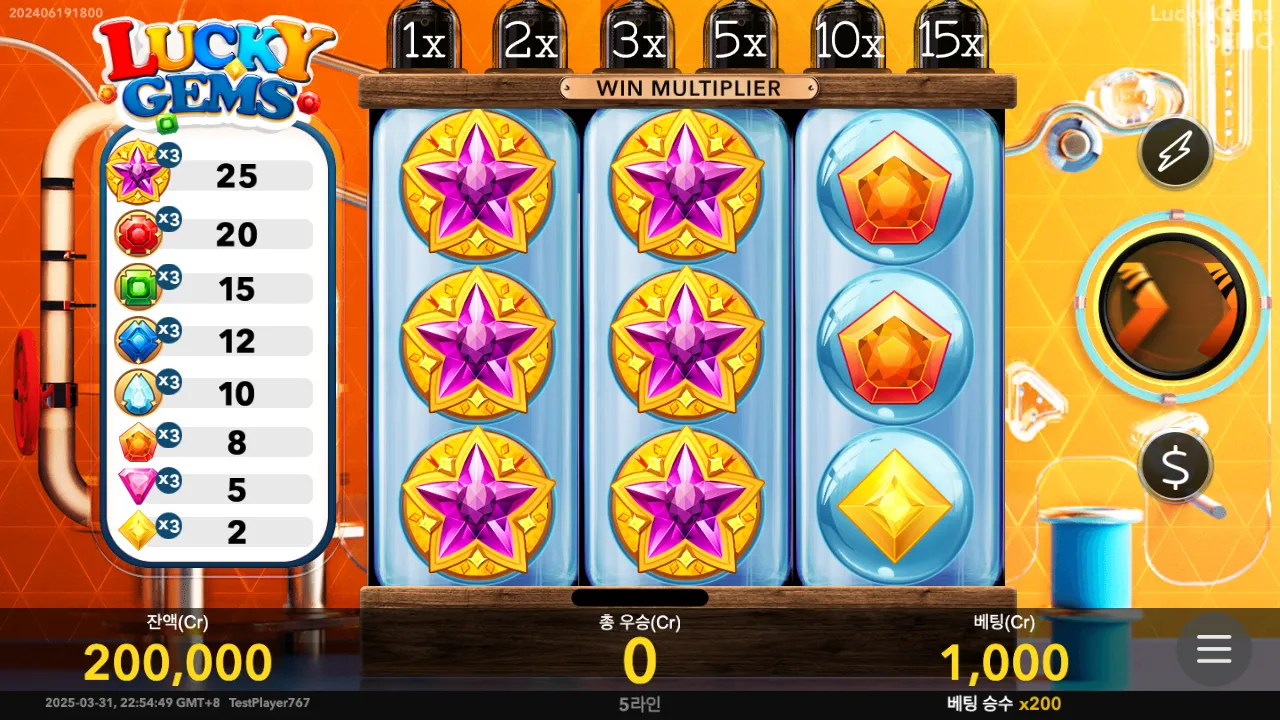
Task: Tap the yellow coin gem icon
Action: click(138, 526)
